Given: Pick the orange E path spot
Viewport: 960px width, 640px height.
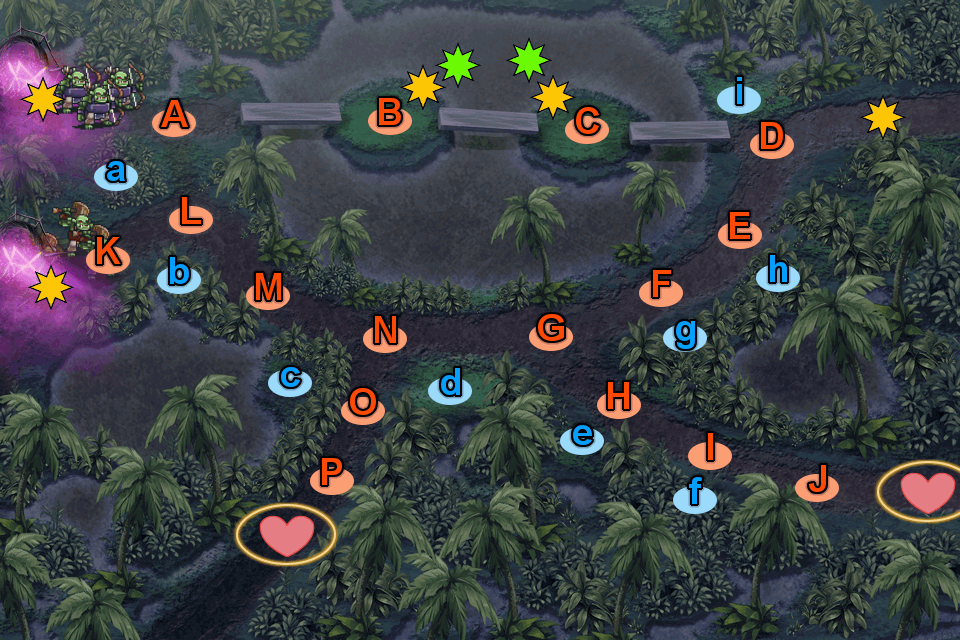Looking at the screenshot, I should 740,230.
